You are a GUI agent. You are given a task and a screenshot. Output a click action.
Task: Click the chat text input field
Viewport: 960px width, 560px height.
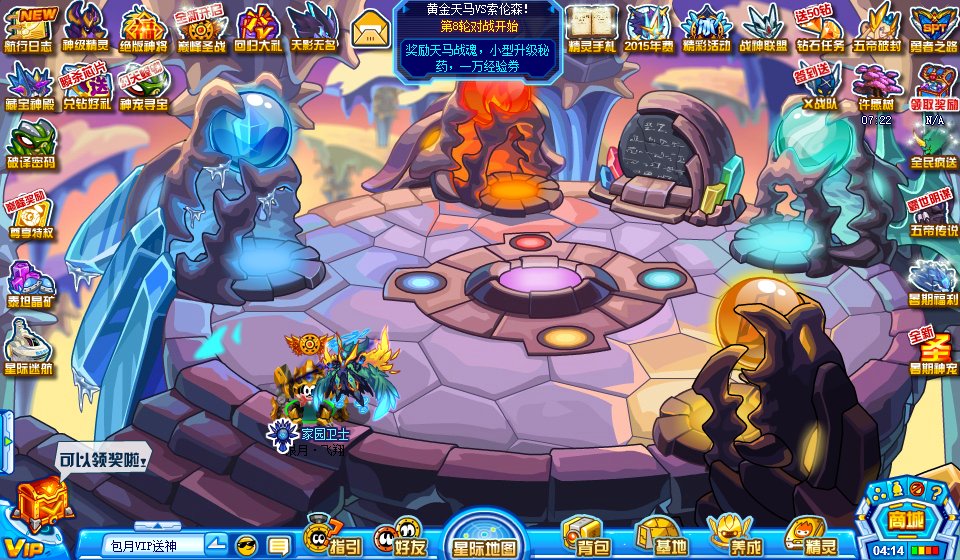point(153,545)
